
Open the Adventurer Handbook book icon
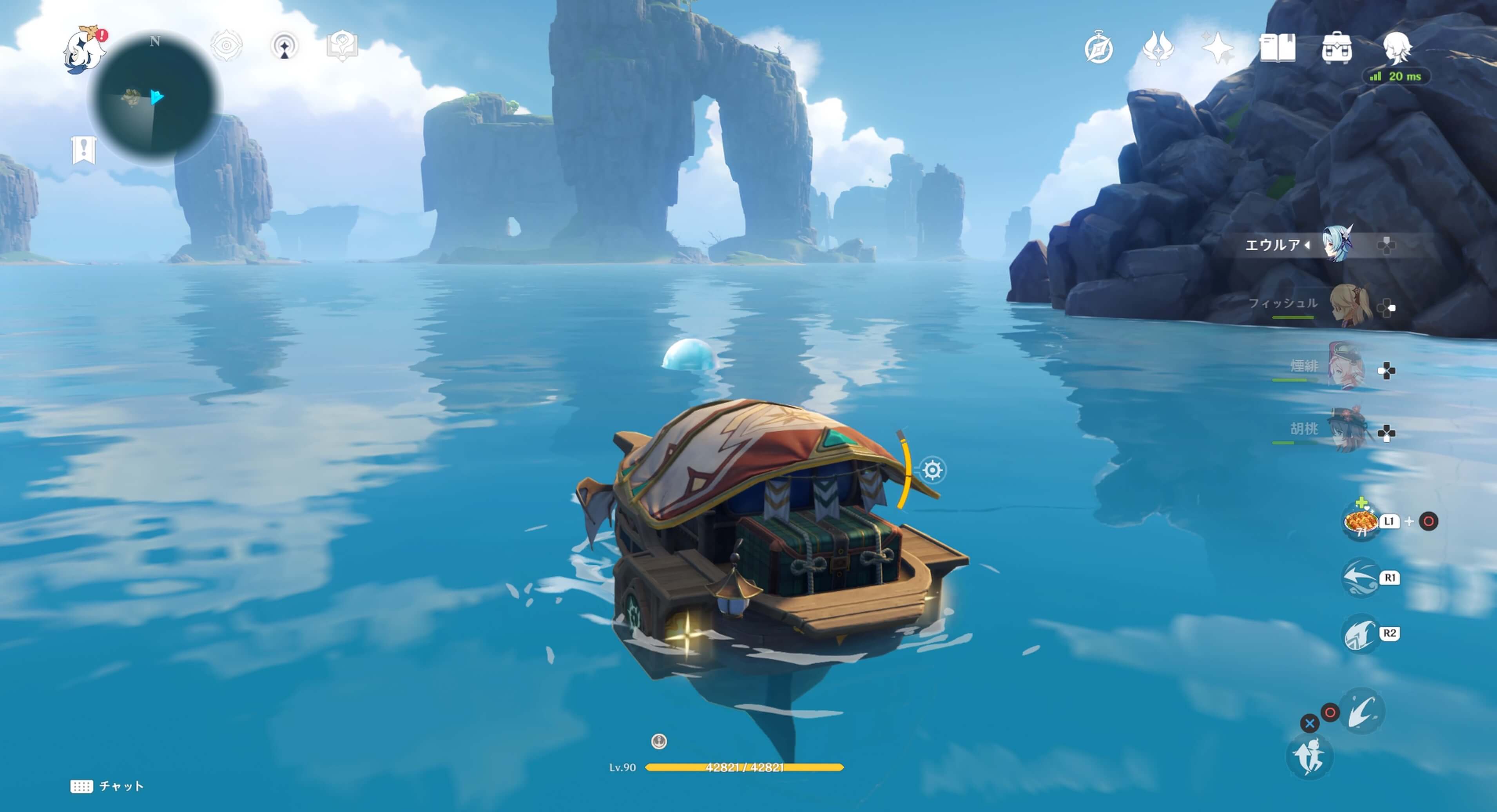tap(1277, 48)
